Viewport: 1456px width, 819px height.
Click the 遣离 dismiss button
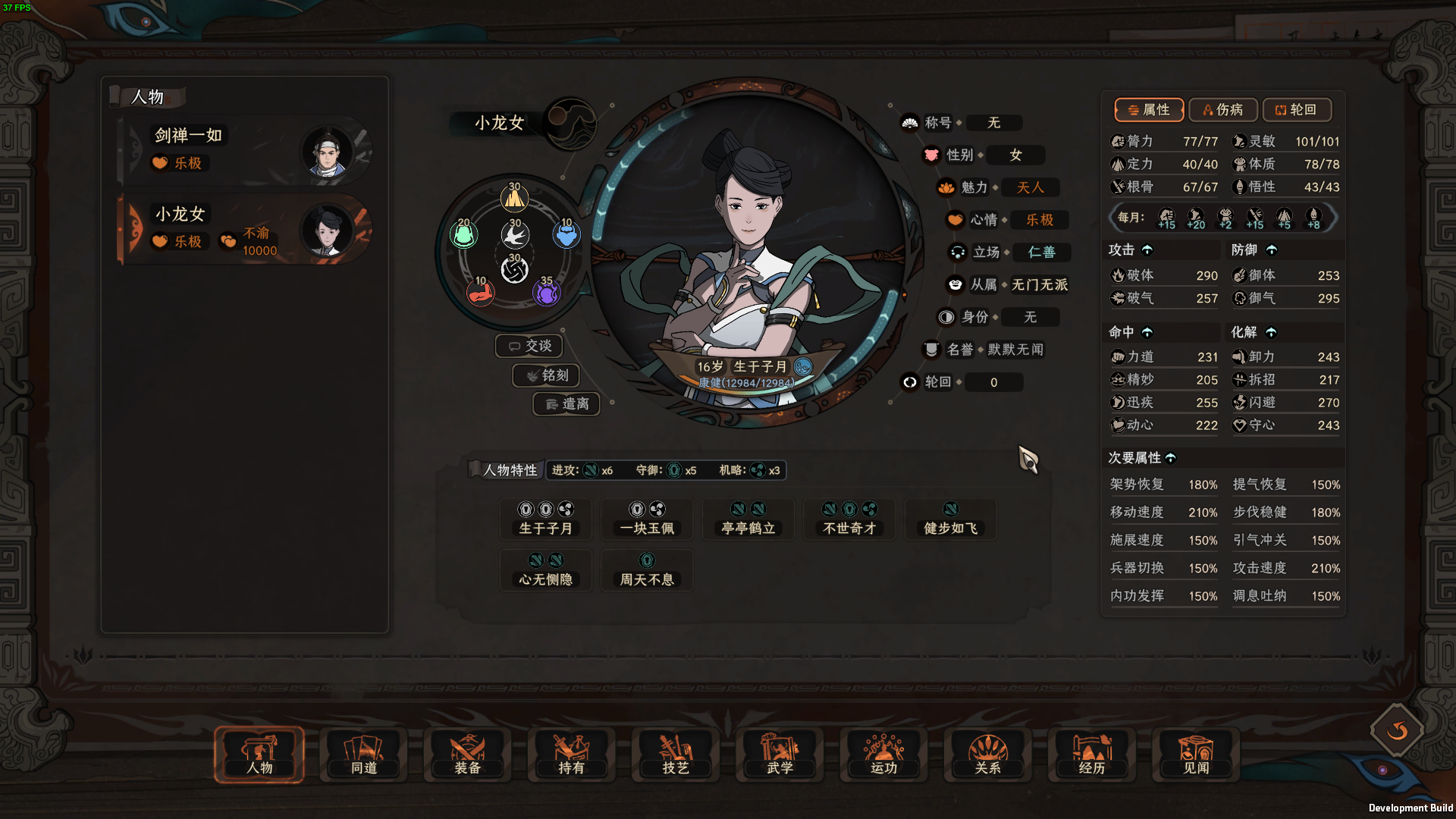[x=566, y=404]
